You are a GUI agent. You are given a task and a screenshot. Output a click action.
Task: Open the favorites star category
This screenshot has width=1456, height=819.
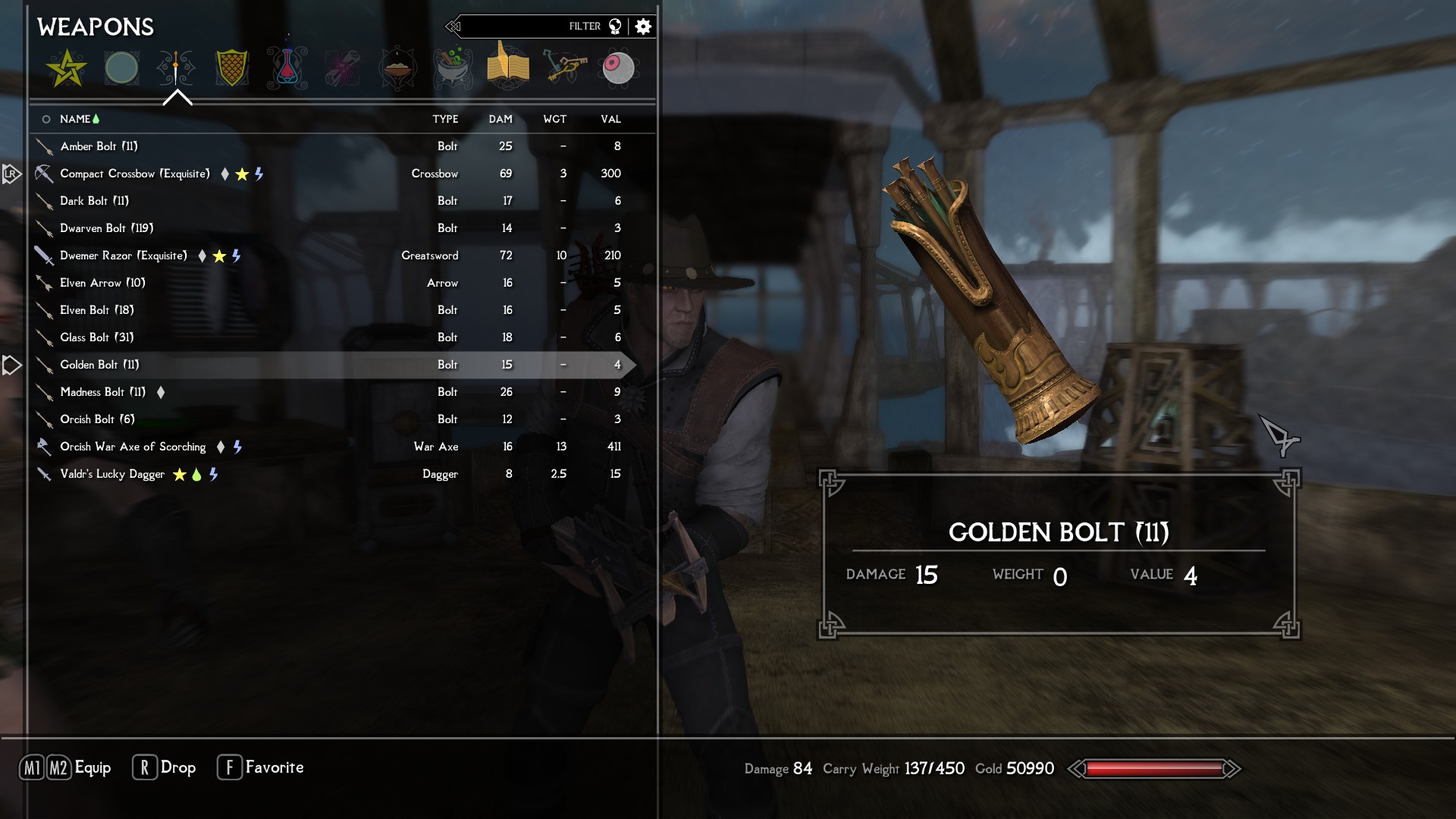click(x=67, y=68)
